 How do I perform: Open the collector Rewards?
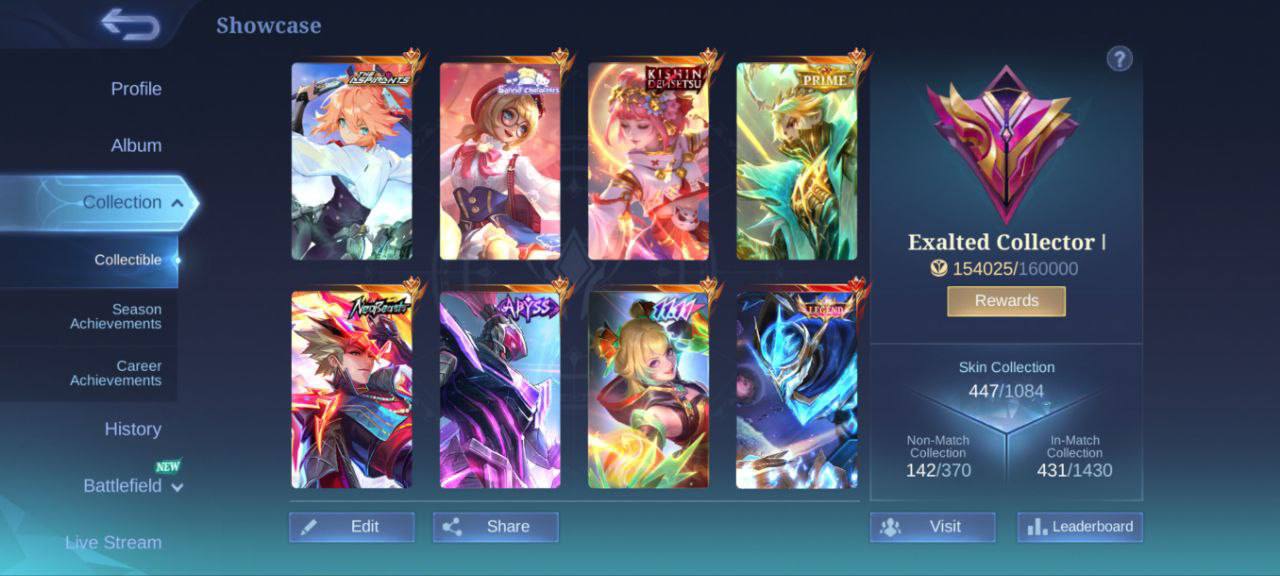point(1006,301)
